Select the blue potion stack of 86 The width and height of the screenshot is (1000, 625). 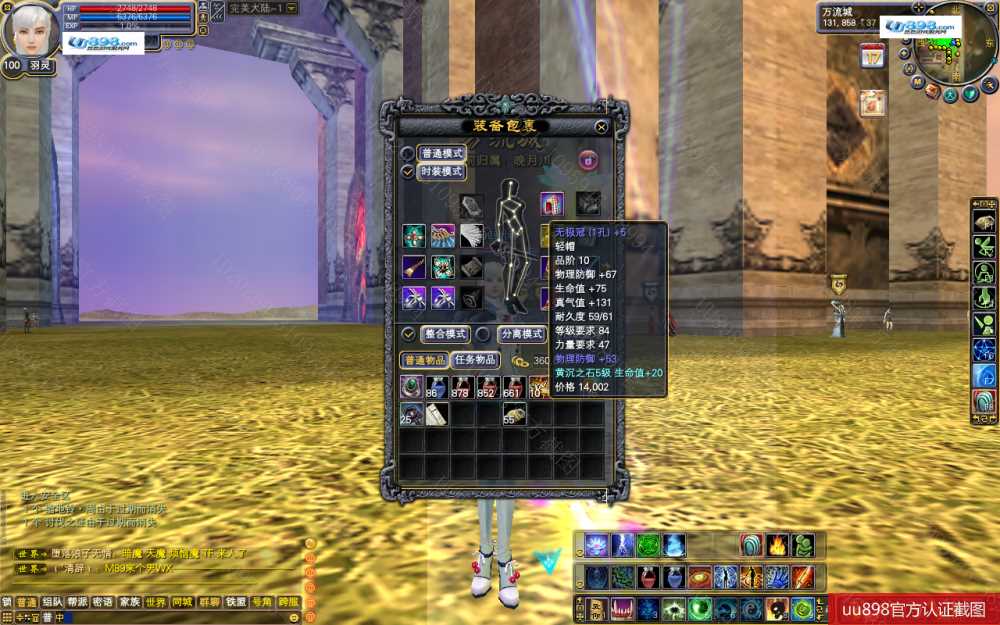click(437, 388)
